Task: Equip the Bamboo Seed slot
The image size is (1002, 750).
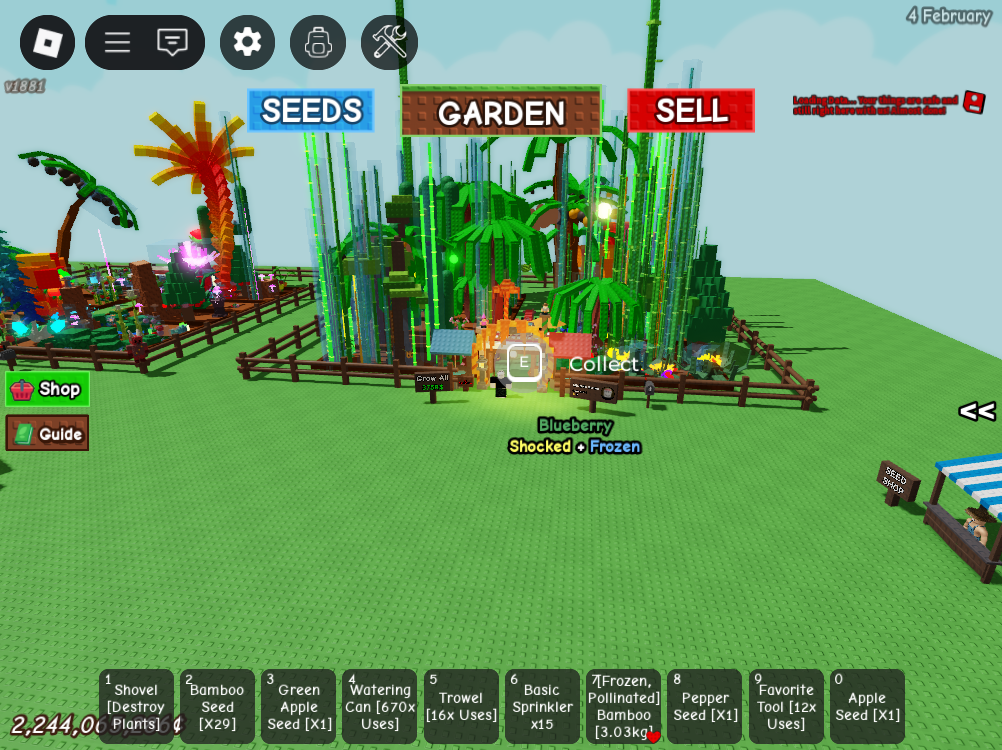Action: tap(217, 706)
